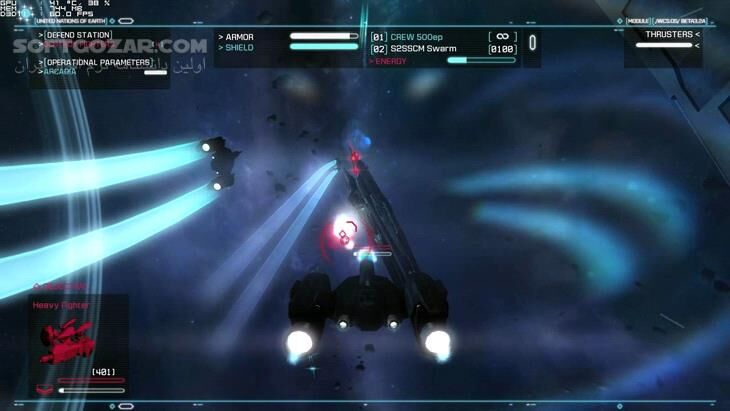Viewport: 730px width, 411px height.
Task: Click the Heavy Fighter target portrait
Action: 67,341
